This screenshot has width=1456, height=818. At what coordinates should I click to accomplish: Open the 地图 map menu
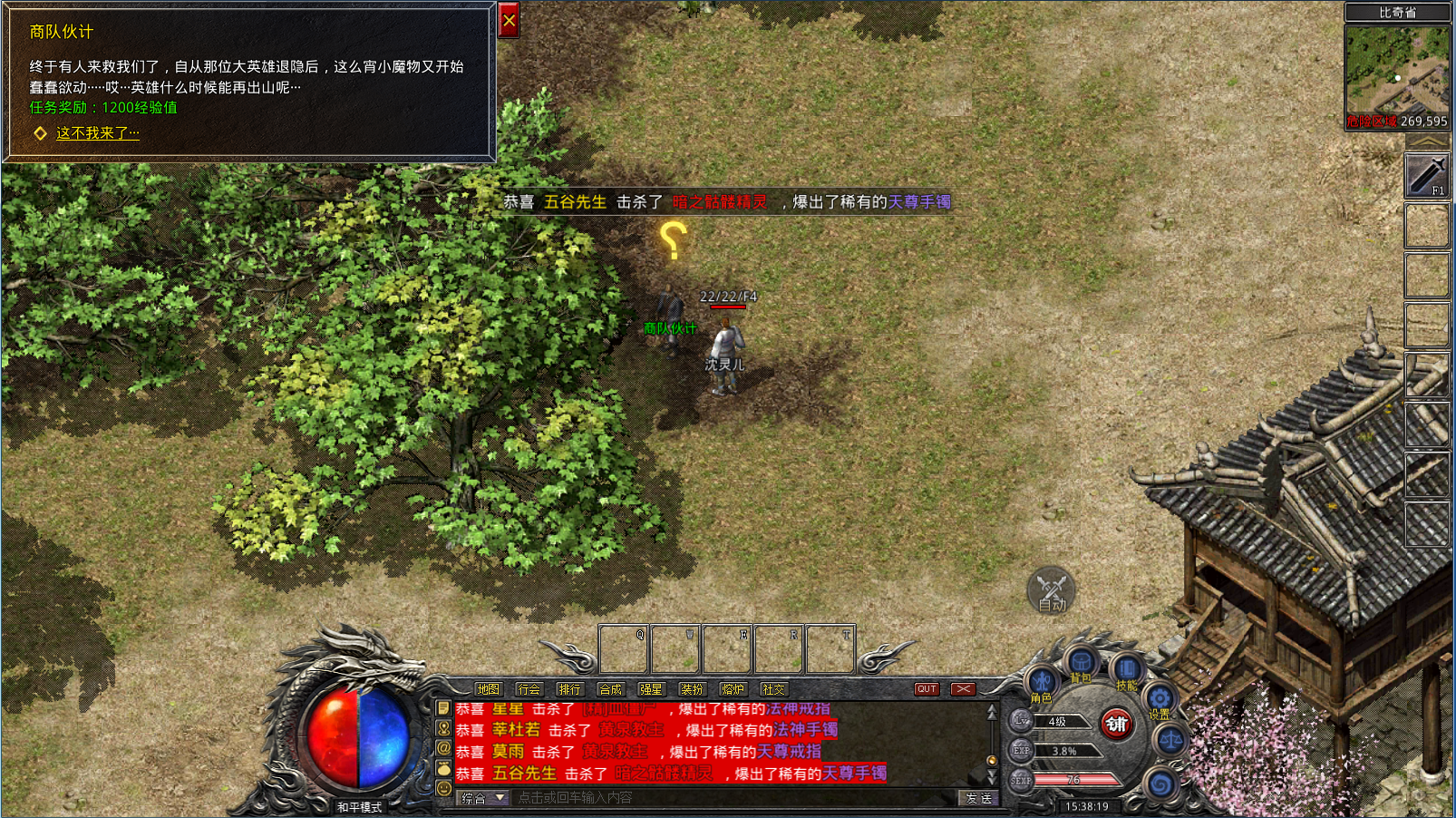pyautogui.click(x=488, y=689)
